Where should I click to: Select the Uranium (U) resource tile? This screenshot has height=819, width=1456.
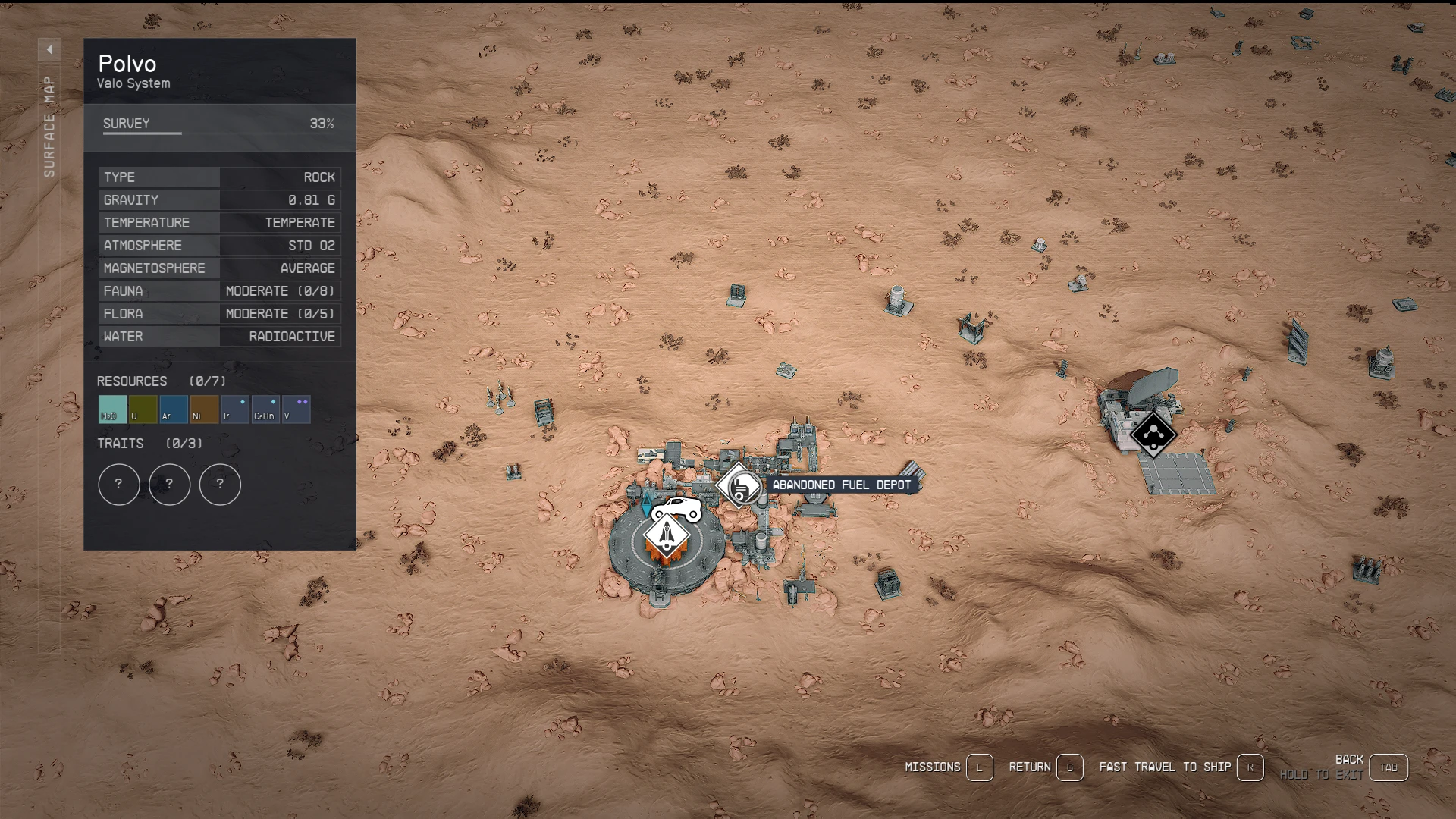click(143, 409)
